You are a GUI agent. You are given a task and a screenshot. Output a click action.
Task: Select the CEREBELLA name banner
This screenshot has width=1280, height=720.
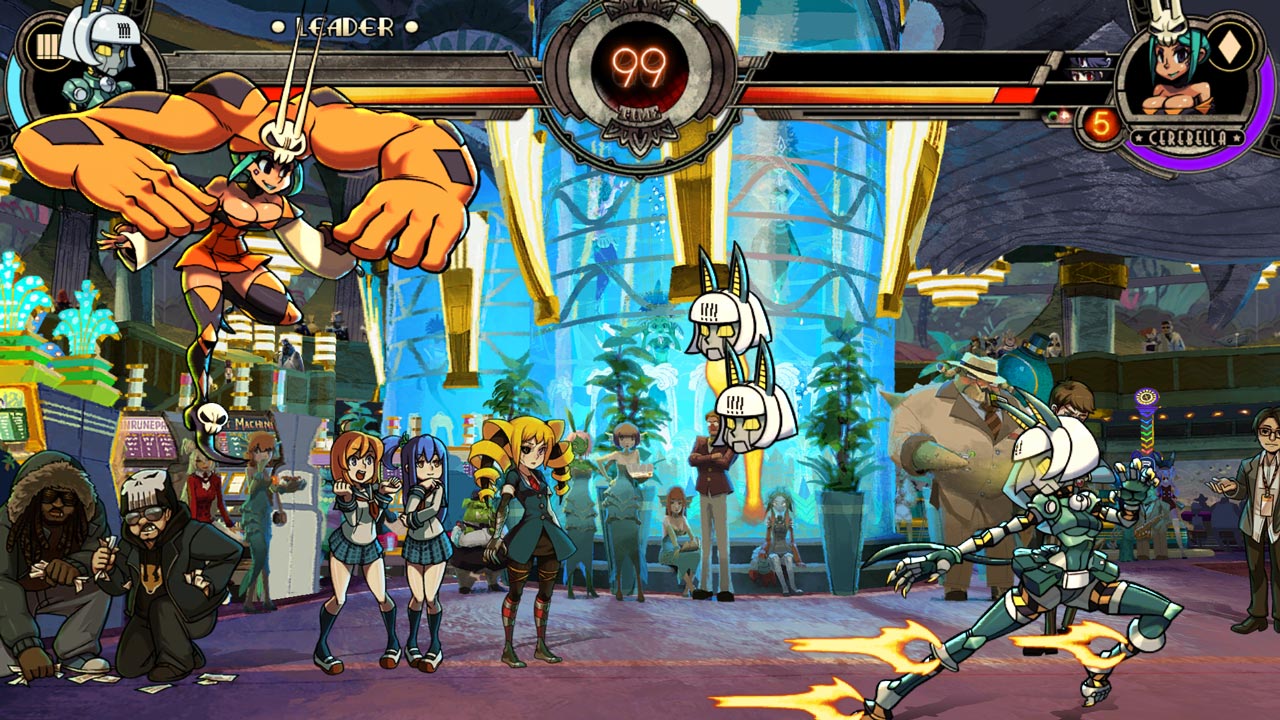1188,138
